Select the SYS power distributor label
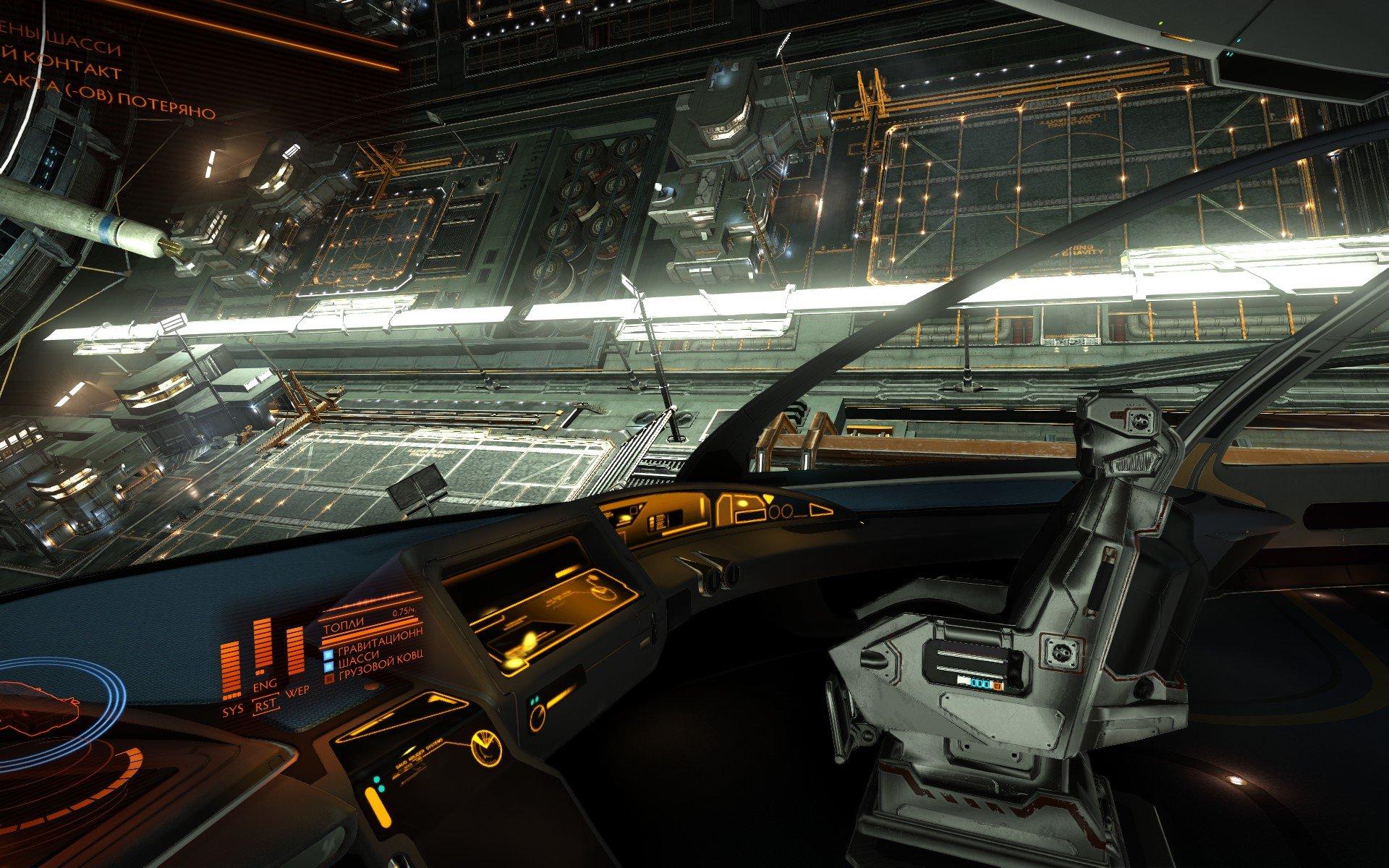This screenshot has width=1389, height=868. tap(233, 712)
